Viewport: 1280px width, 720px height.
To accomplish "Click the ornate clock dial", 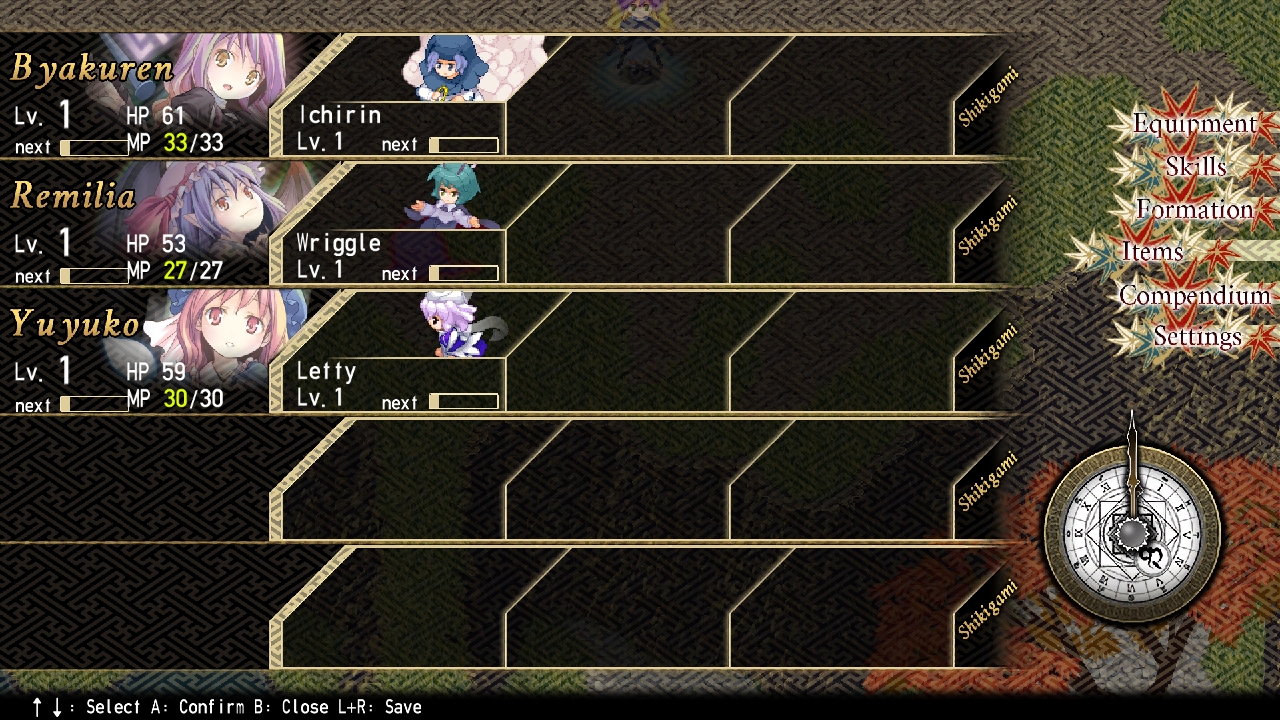I will coord(1132,533).
